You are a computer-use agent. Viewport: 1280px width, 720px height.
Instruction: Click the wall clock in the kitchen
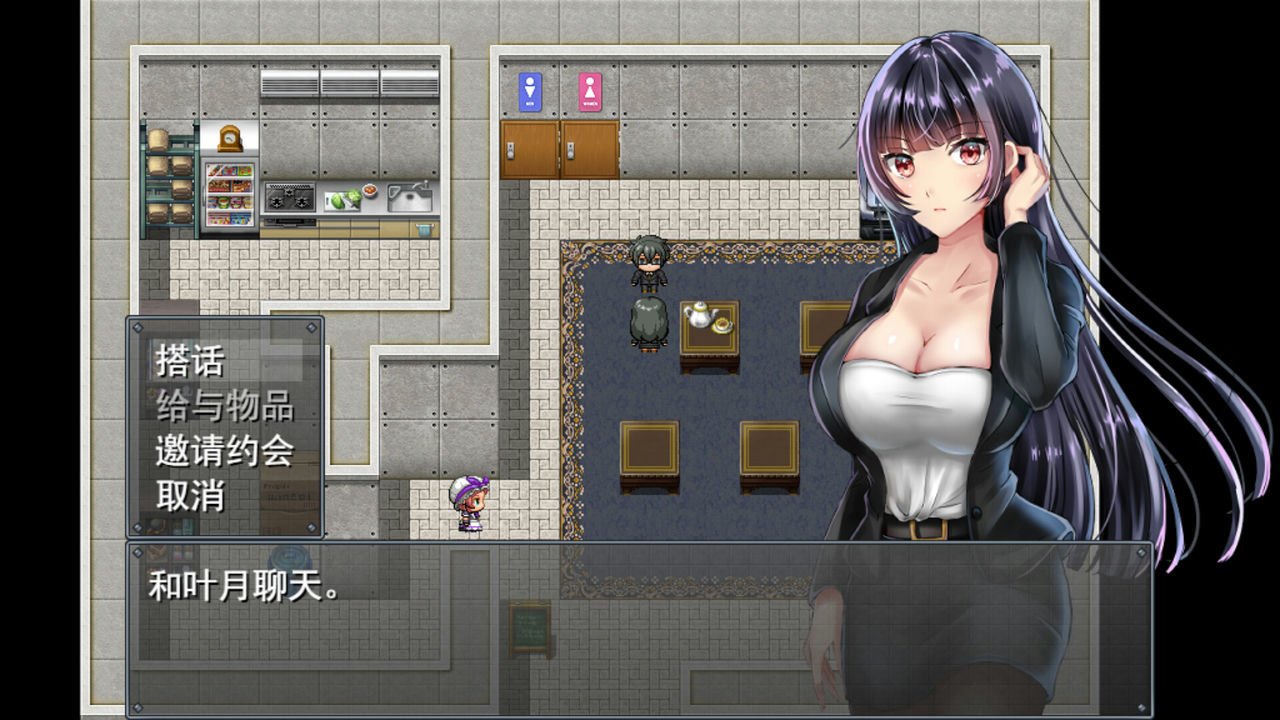pos(230,138)
